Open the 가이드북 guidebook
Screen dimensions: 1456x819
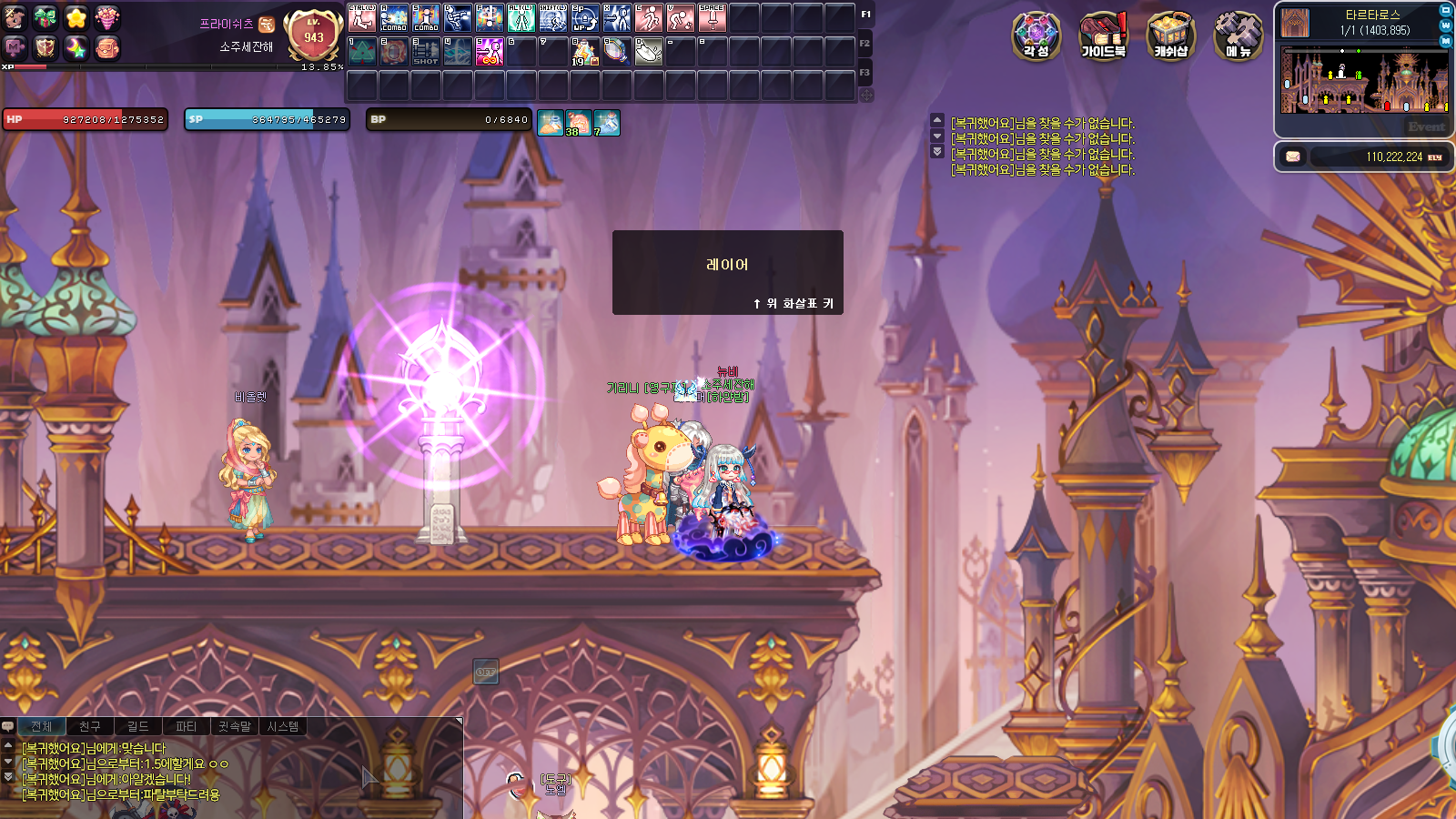click(x=1103, y=36)
